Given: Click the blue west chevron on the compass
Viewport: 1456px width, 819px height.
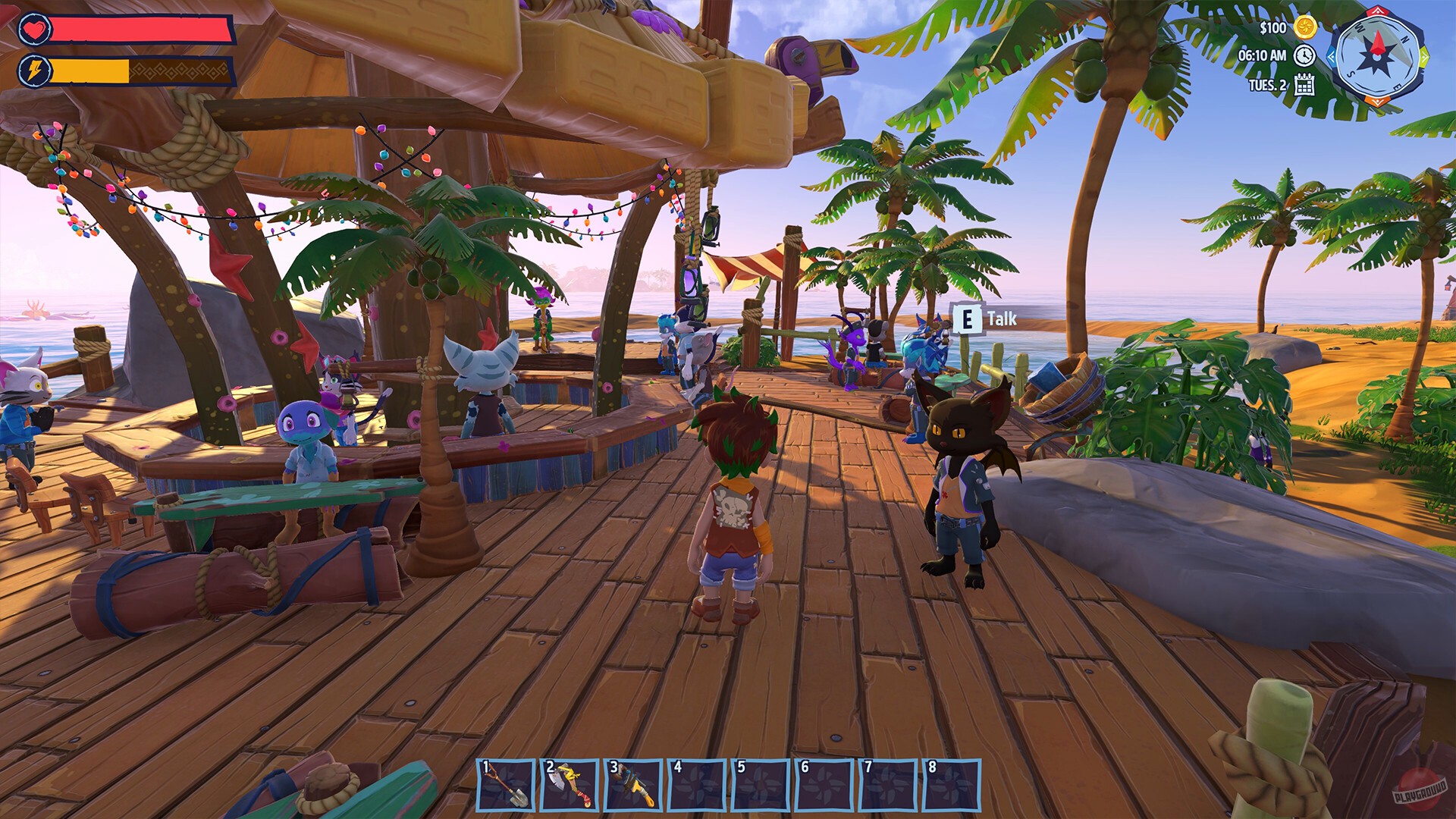Looking at the screenshot, I should point(1331,58).
